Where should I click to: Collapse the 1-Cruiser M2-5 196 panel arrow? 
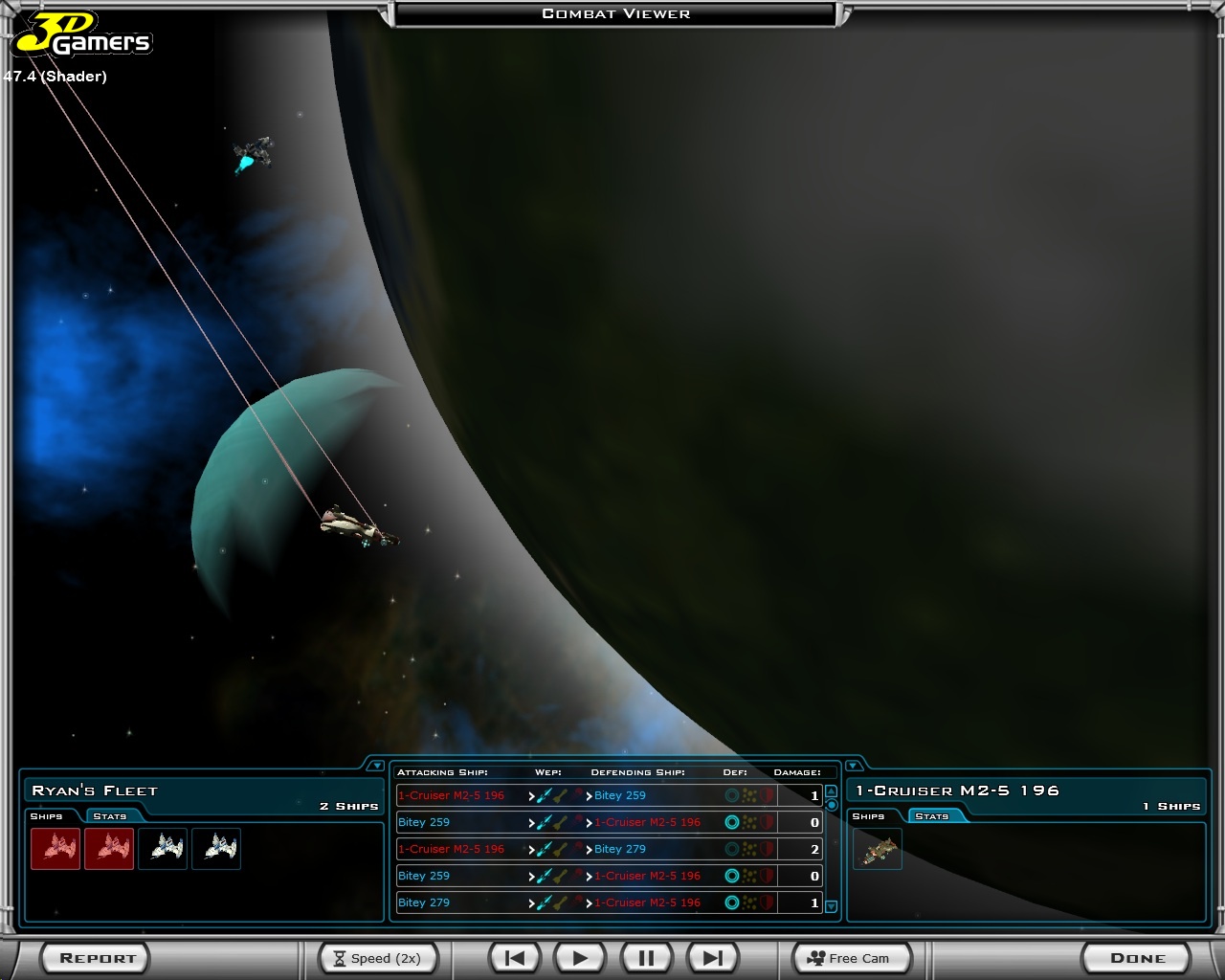coord(852,766)
